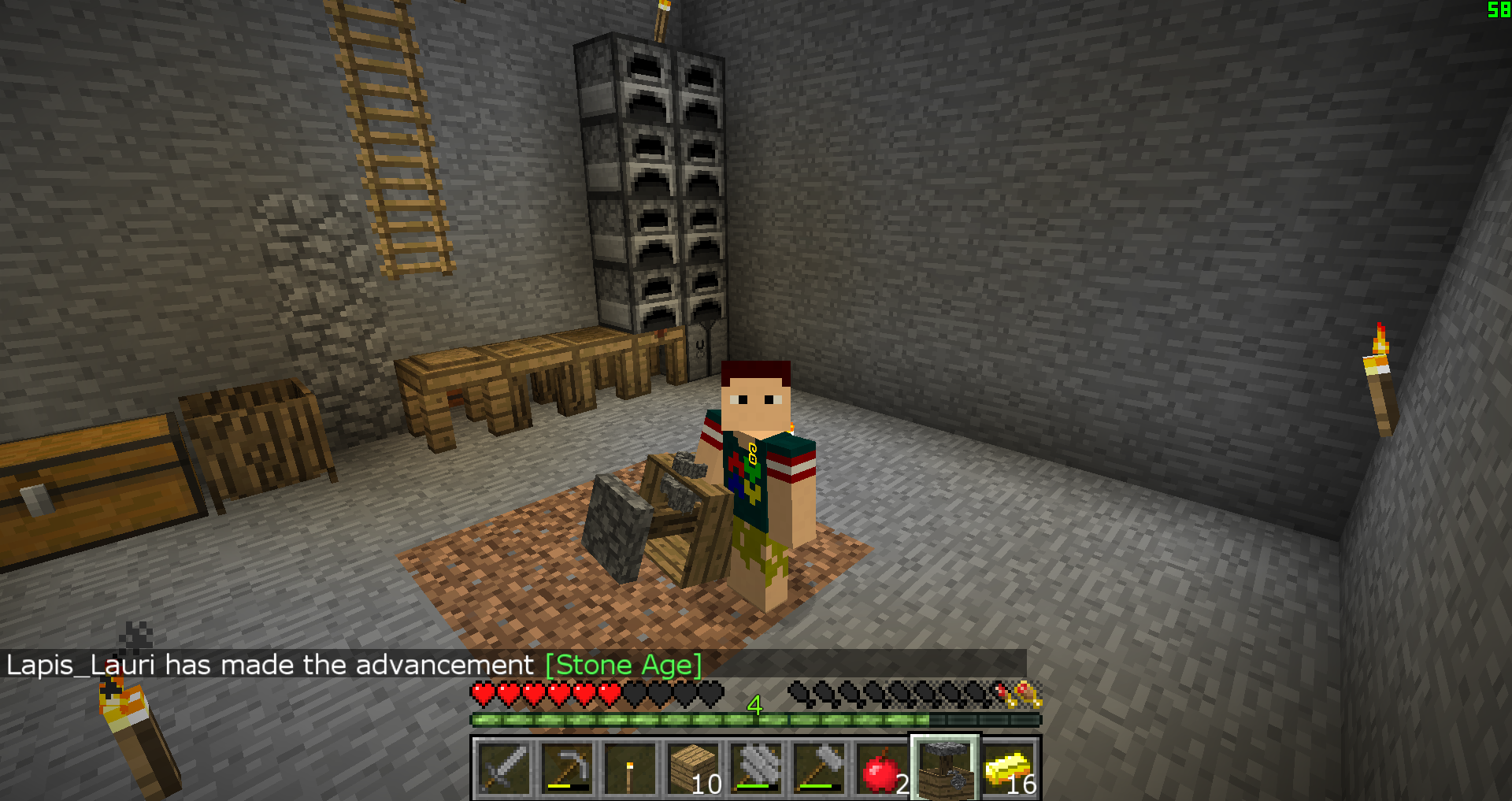Select the highlighted grindstone block slot
This screenshot has width=1512, height=801.
pos(945,768)
